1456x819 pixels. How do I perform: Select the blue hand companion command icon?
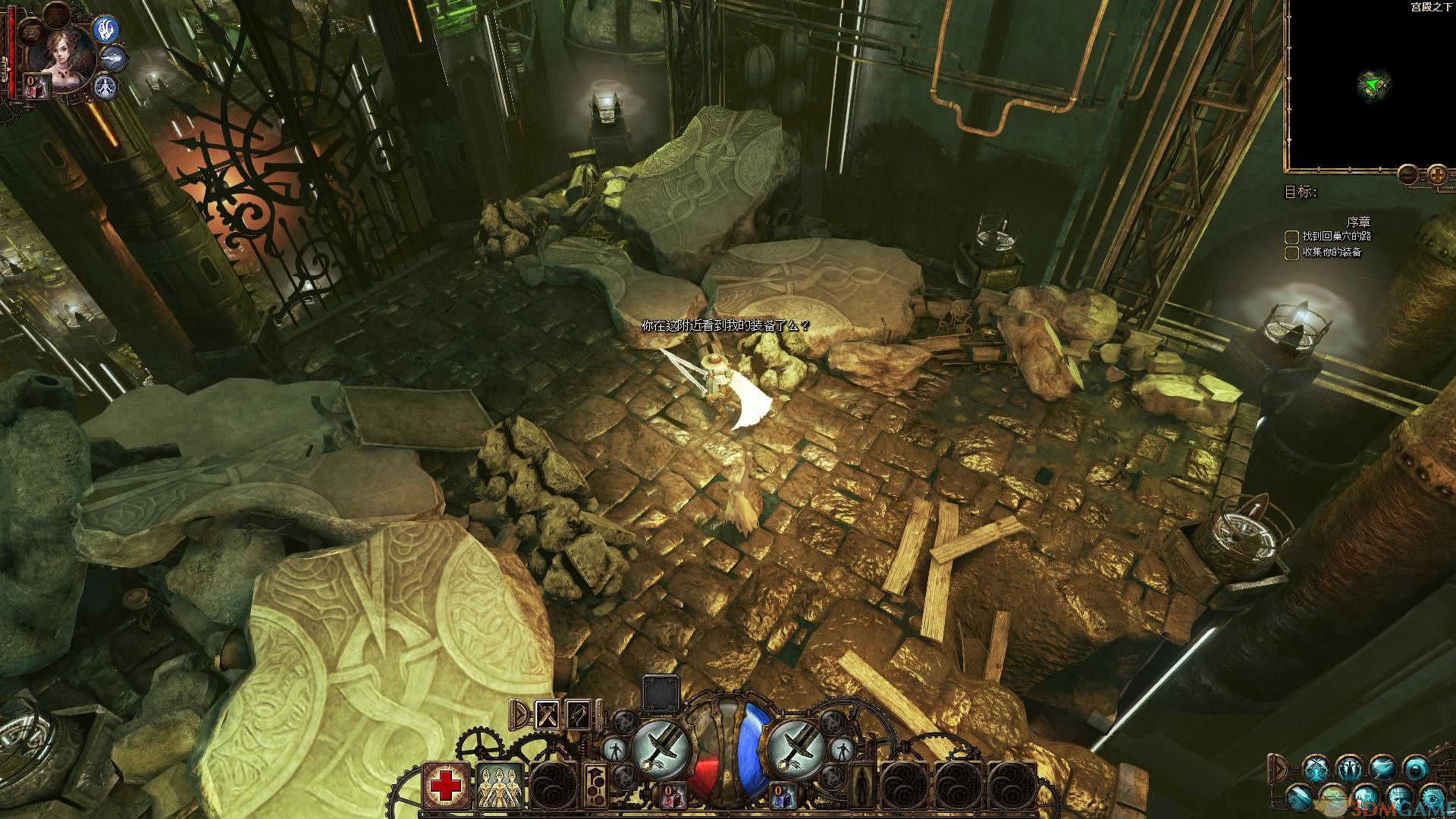[105, 29]
